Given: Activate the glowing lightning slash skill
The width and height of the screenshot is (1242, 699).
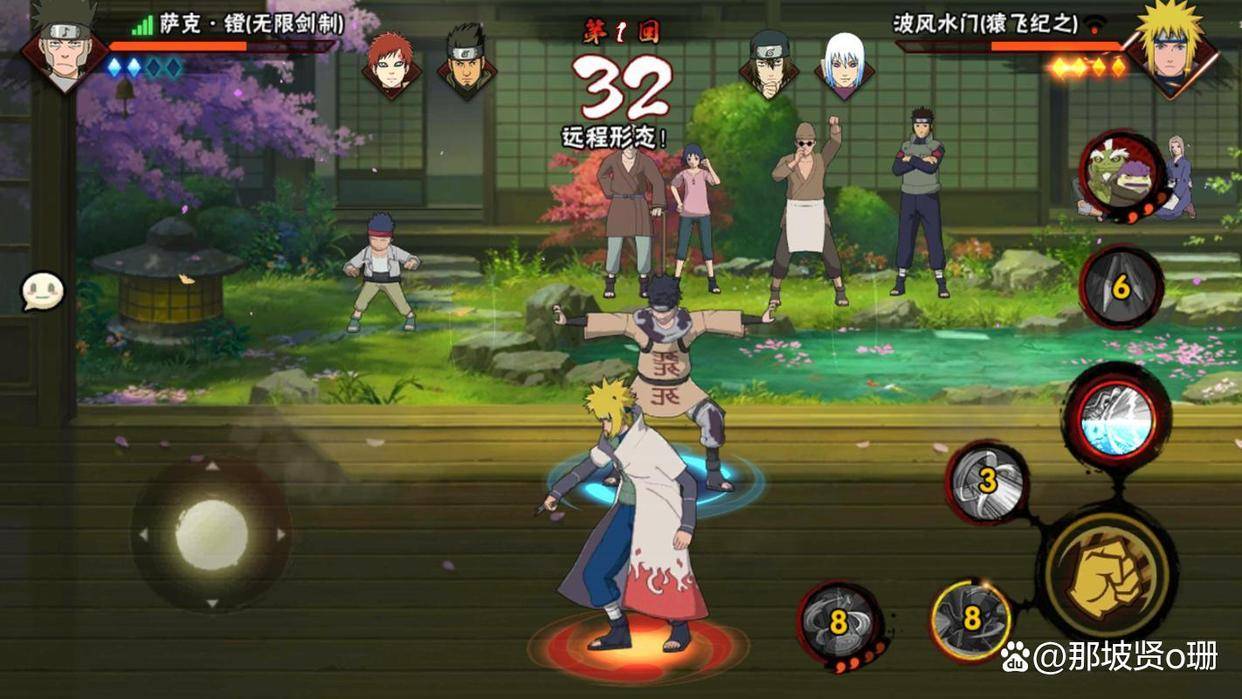Looking at the screenshot, I should tap(1116, 417).
